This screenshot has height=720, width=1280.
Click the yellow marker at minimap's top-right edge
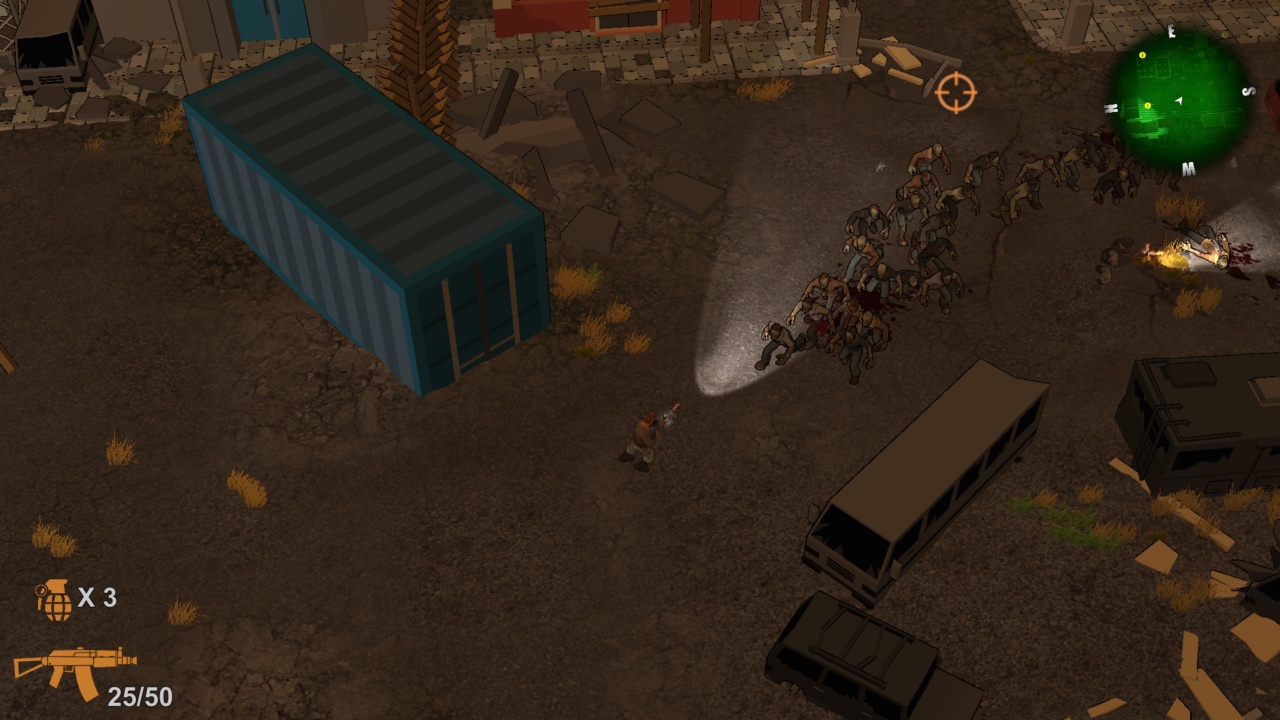click(x=1224, y=35)
